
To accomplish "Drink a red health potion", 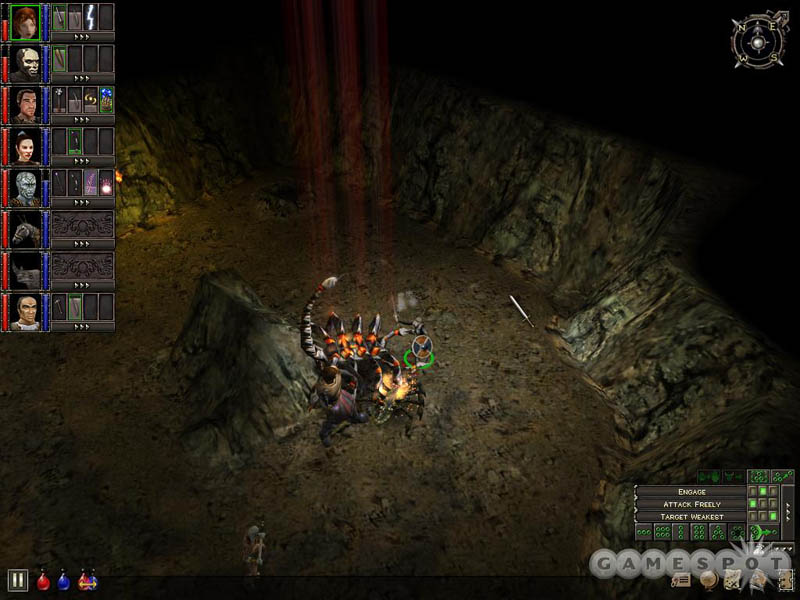I will click(x=43, y=581).
